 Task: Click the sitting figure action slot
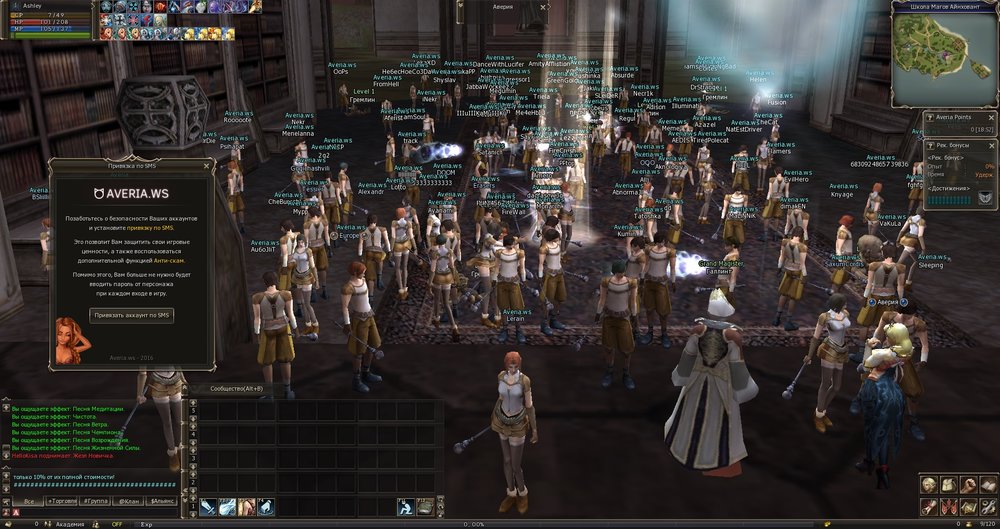[x=406, y=507]
